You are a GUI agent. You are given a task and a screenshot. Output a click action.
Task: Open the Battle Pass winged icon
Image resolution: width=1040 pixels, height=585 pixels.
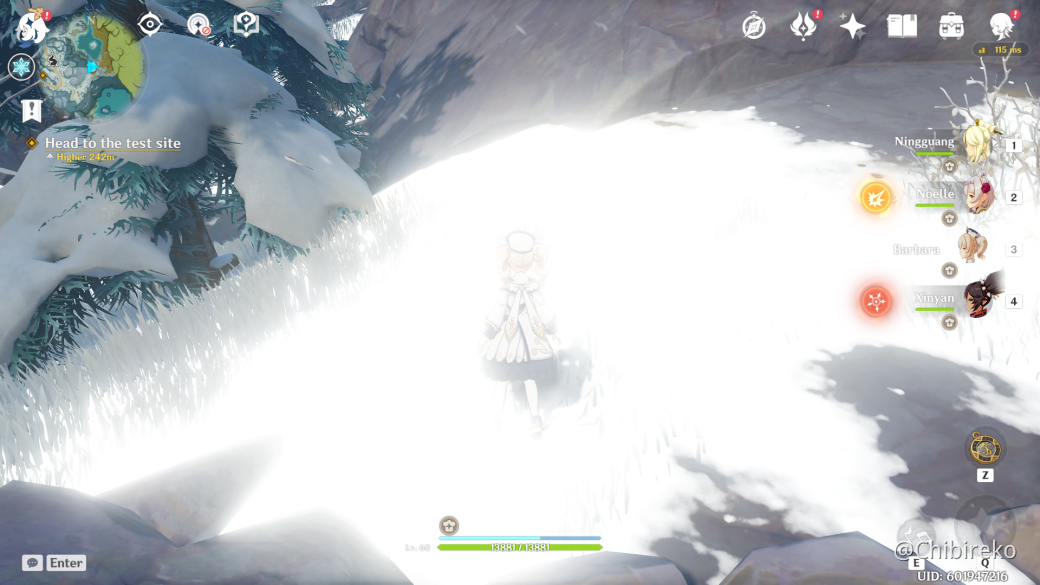pos(802,27)
